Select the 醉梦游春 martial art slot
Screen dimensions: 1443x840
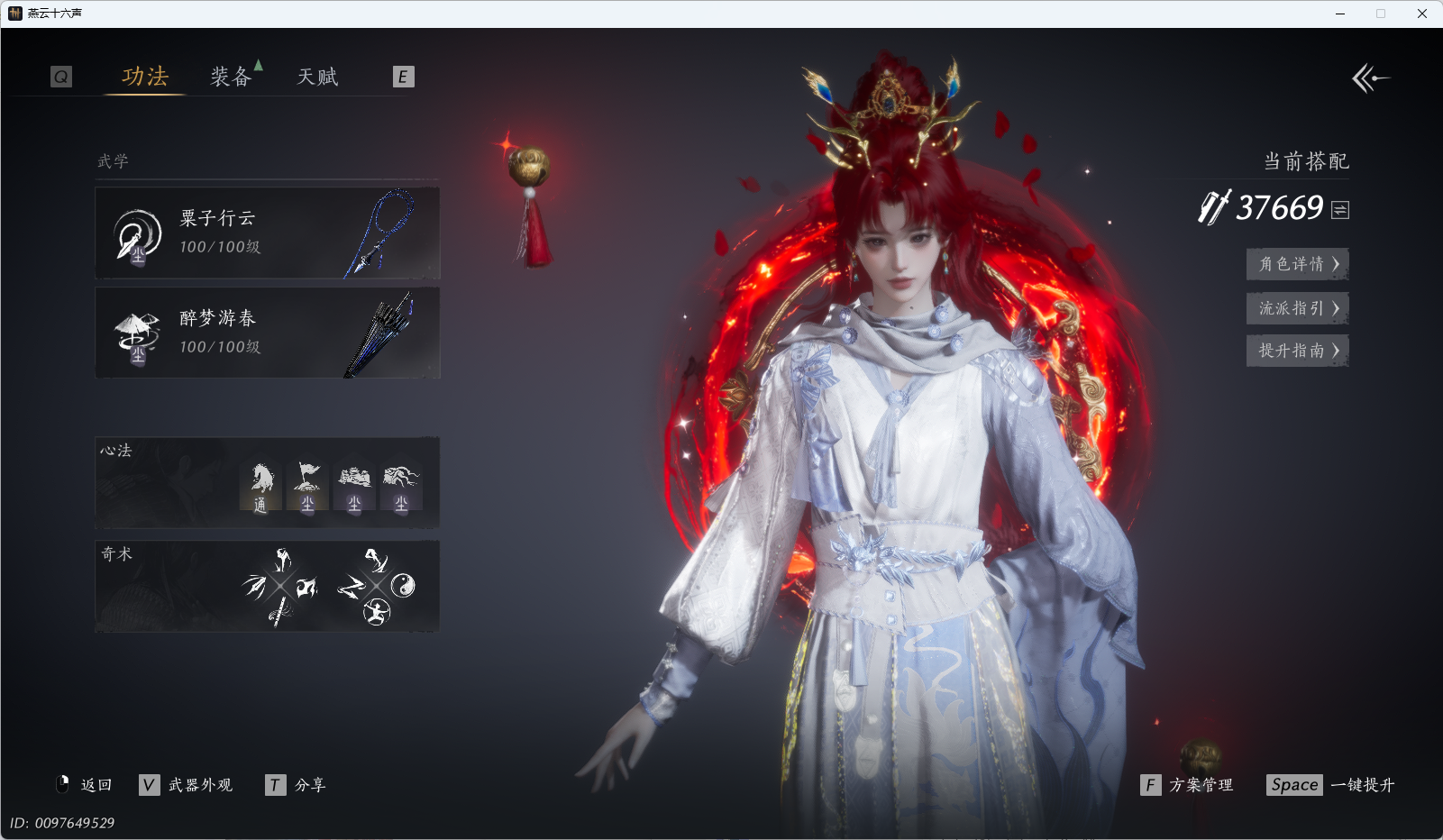(267, 333)
